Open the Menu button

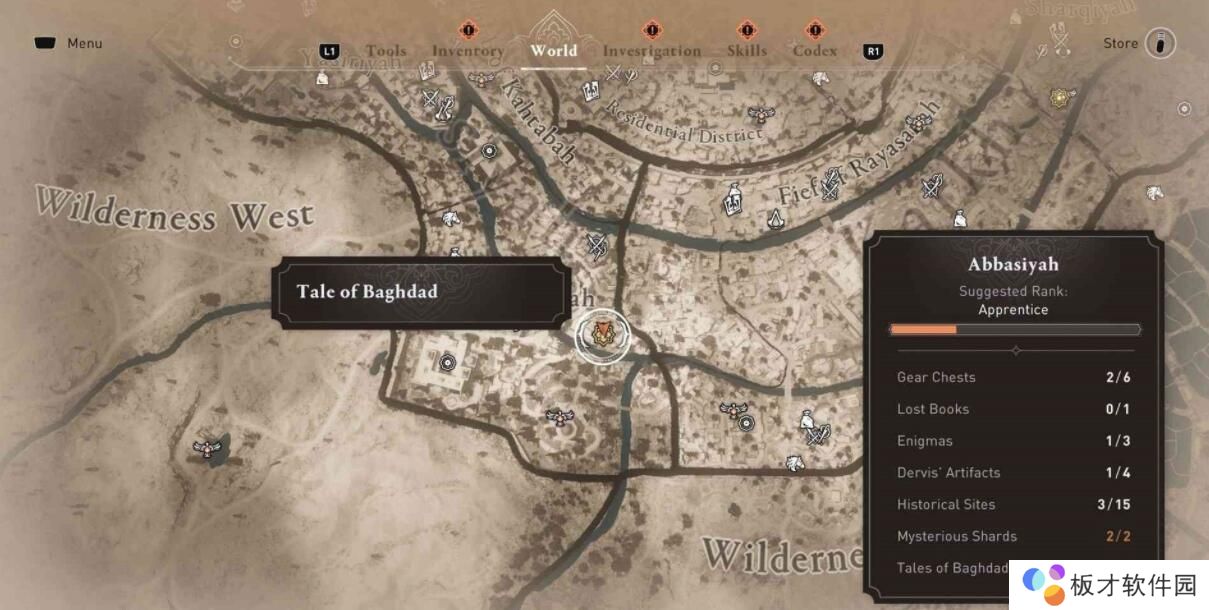[69, 44]
